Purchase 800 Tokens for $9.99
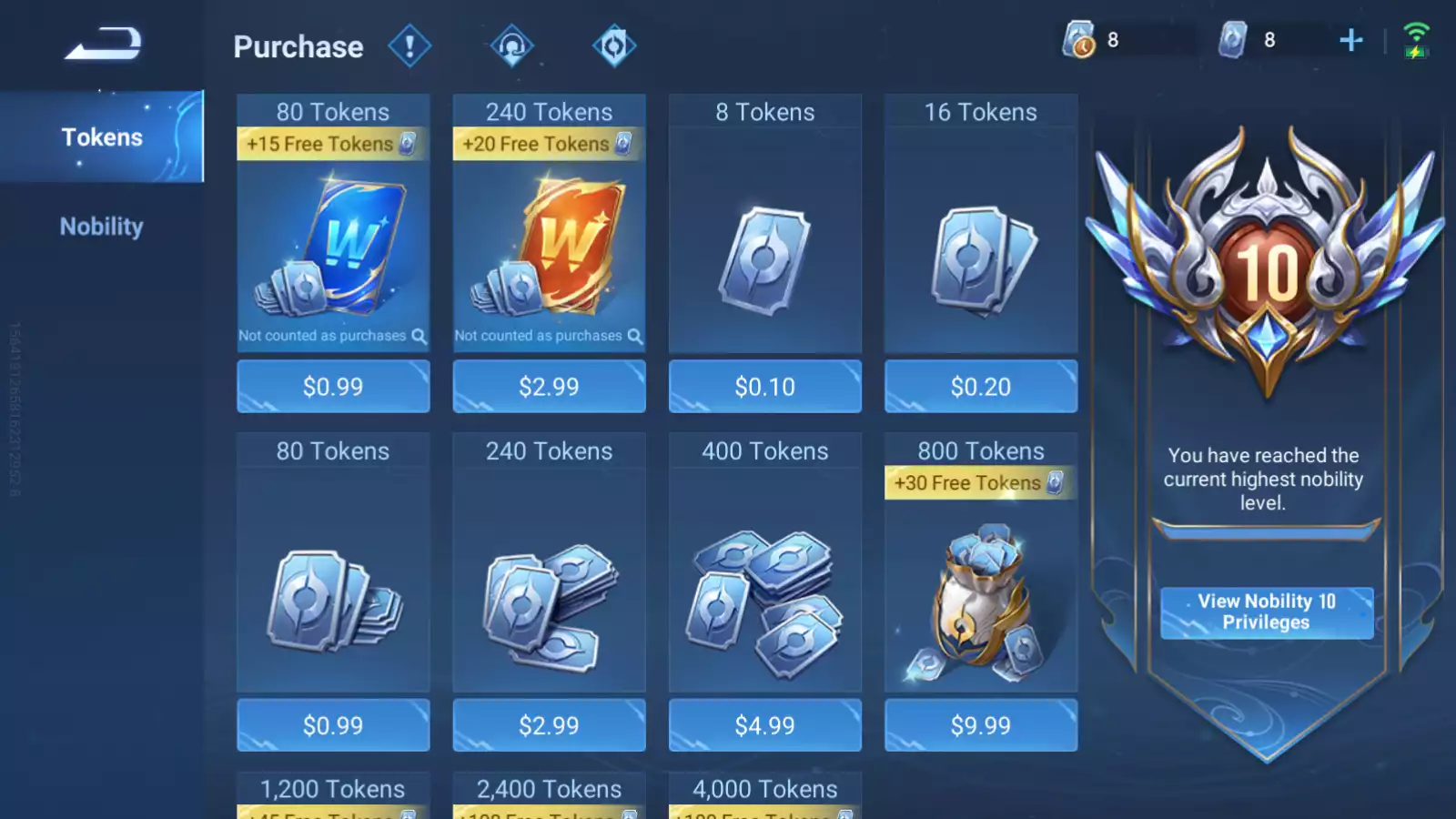Viewport: 1456px width, 819px height. pos(980,725)
